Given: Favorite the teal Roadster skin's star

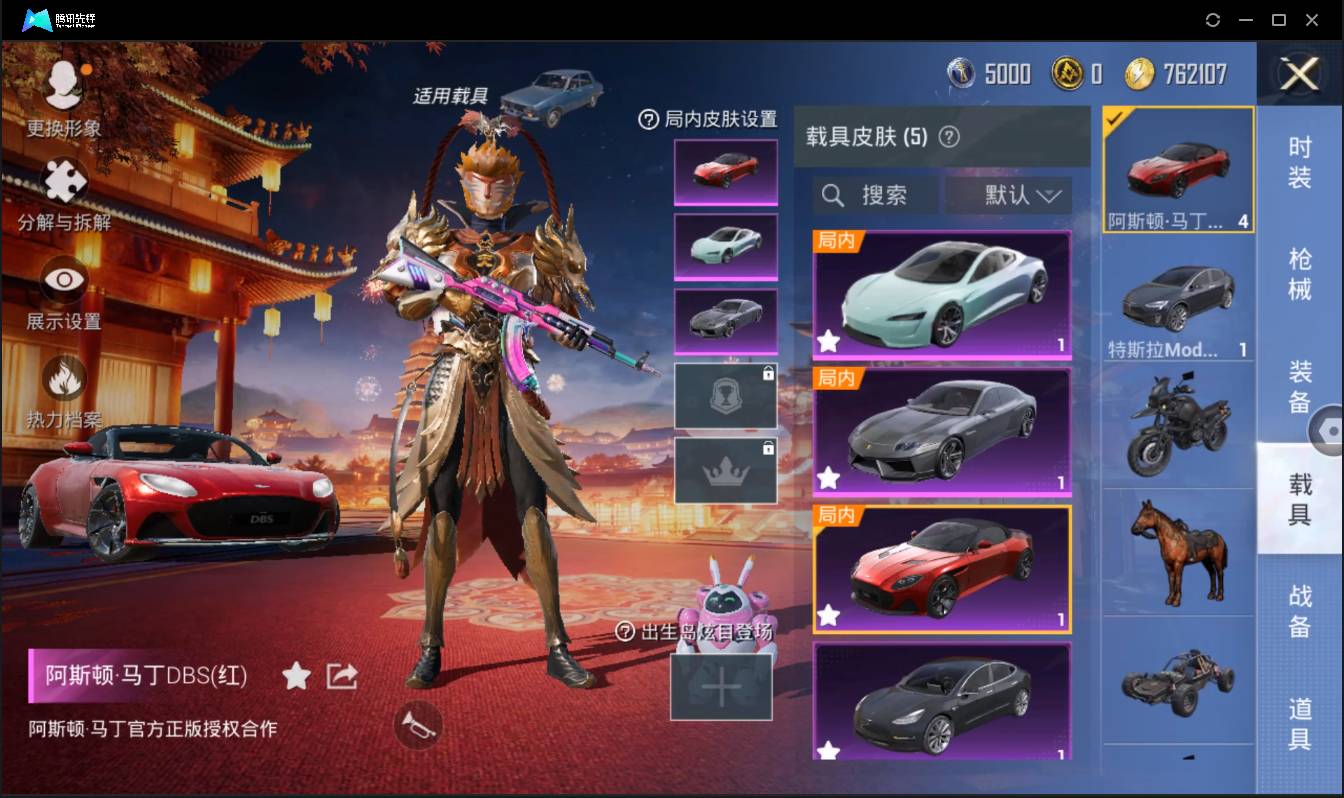Looking at the screenshot, I should coord(827,341).
